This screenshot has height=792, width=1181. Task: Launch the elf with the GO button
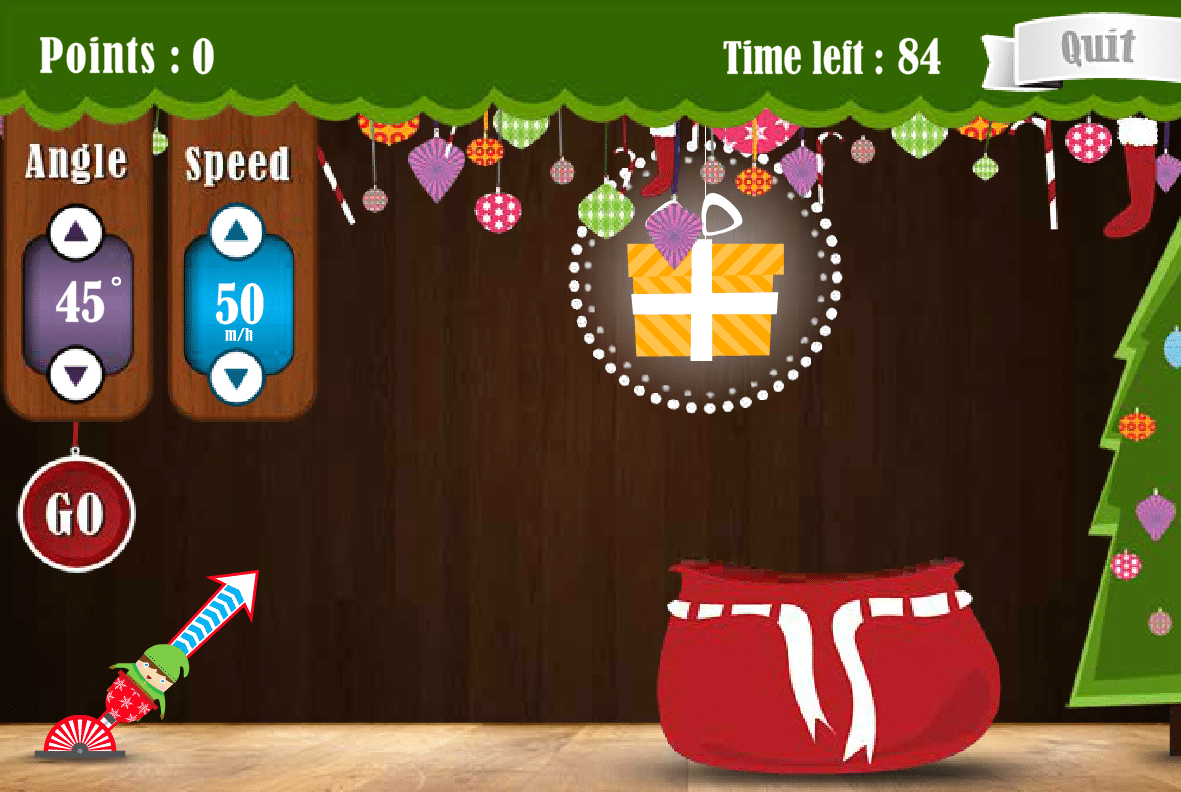[76, 513]
